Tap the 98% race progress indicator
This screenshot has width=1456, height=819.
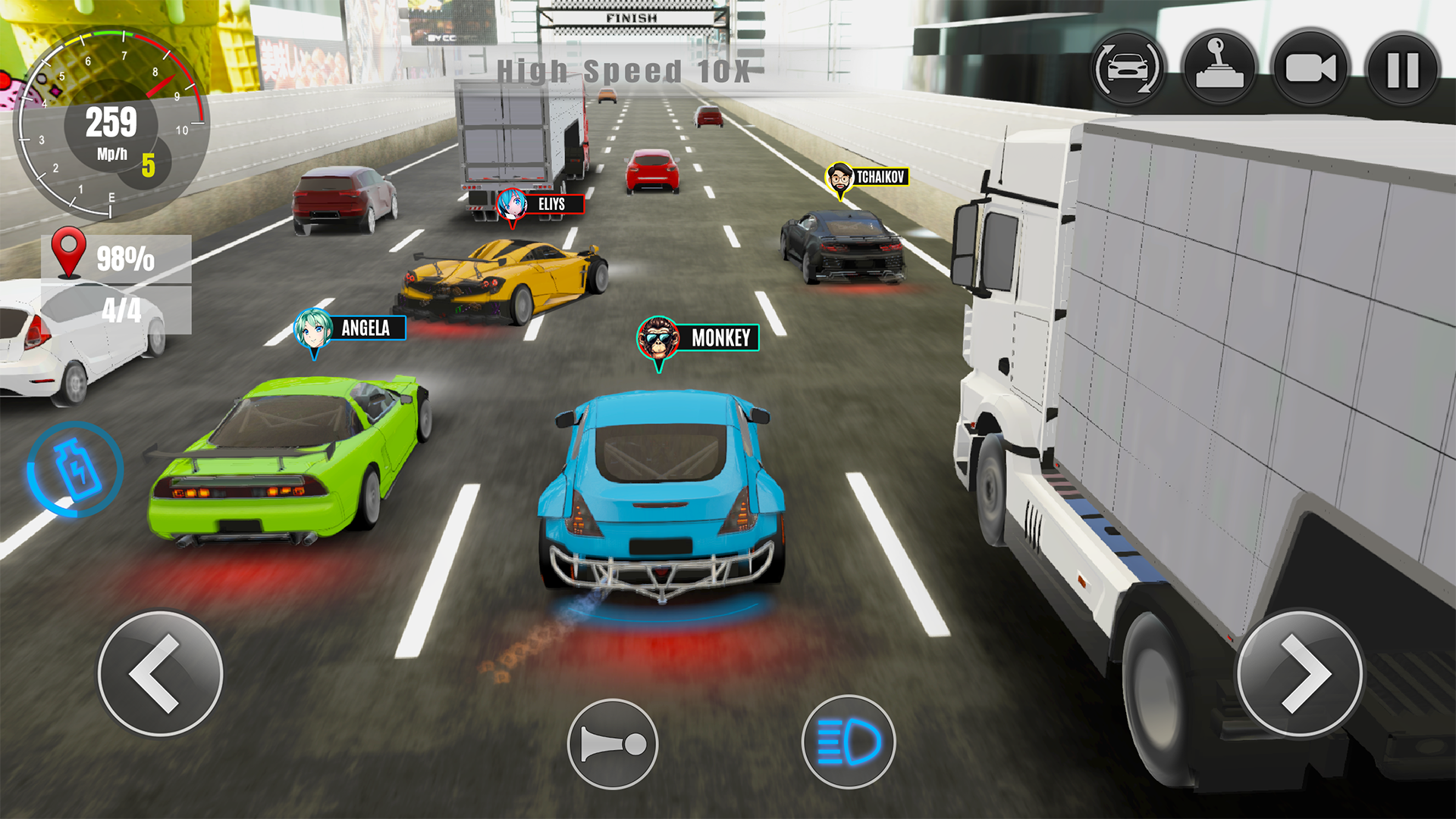(x=126, y=259)
